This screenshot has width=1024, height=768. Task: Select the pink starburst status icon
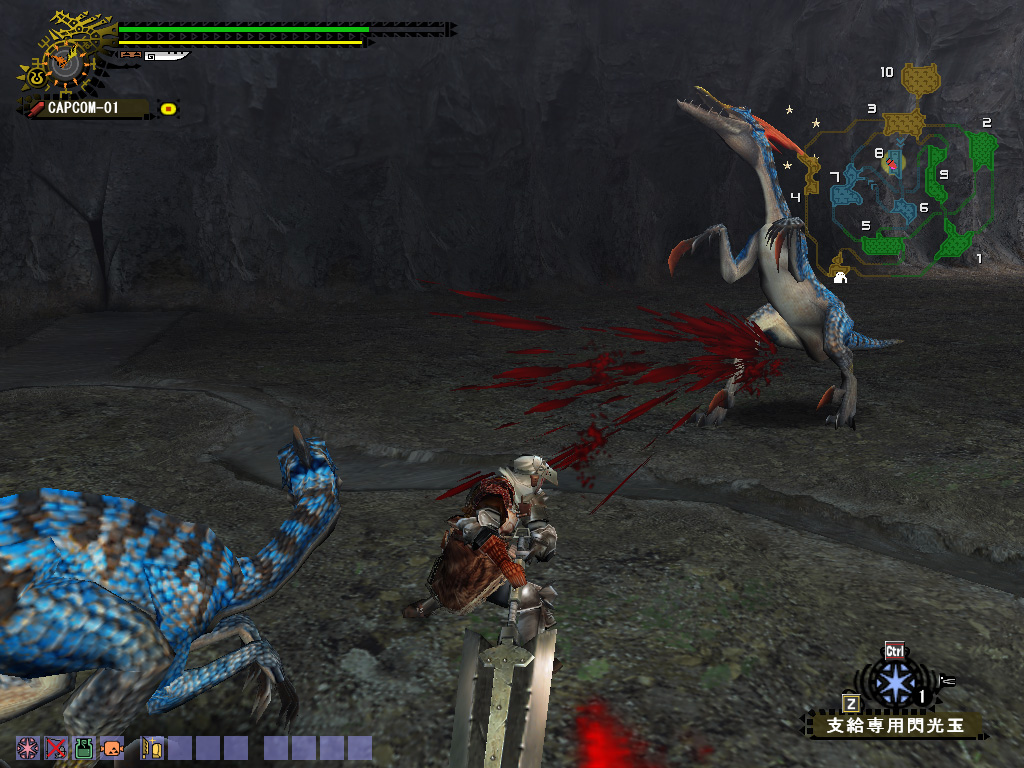pyautogui.click(x=27, y=748)
